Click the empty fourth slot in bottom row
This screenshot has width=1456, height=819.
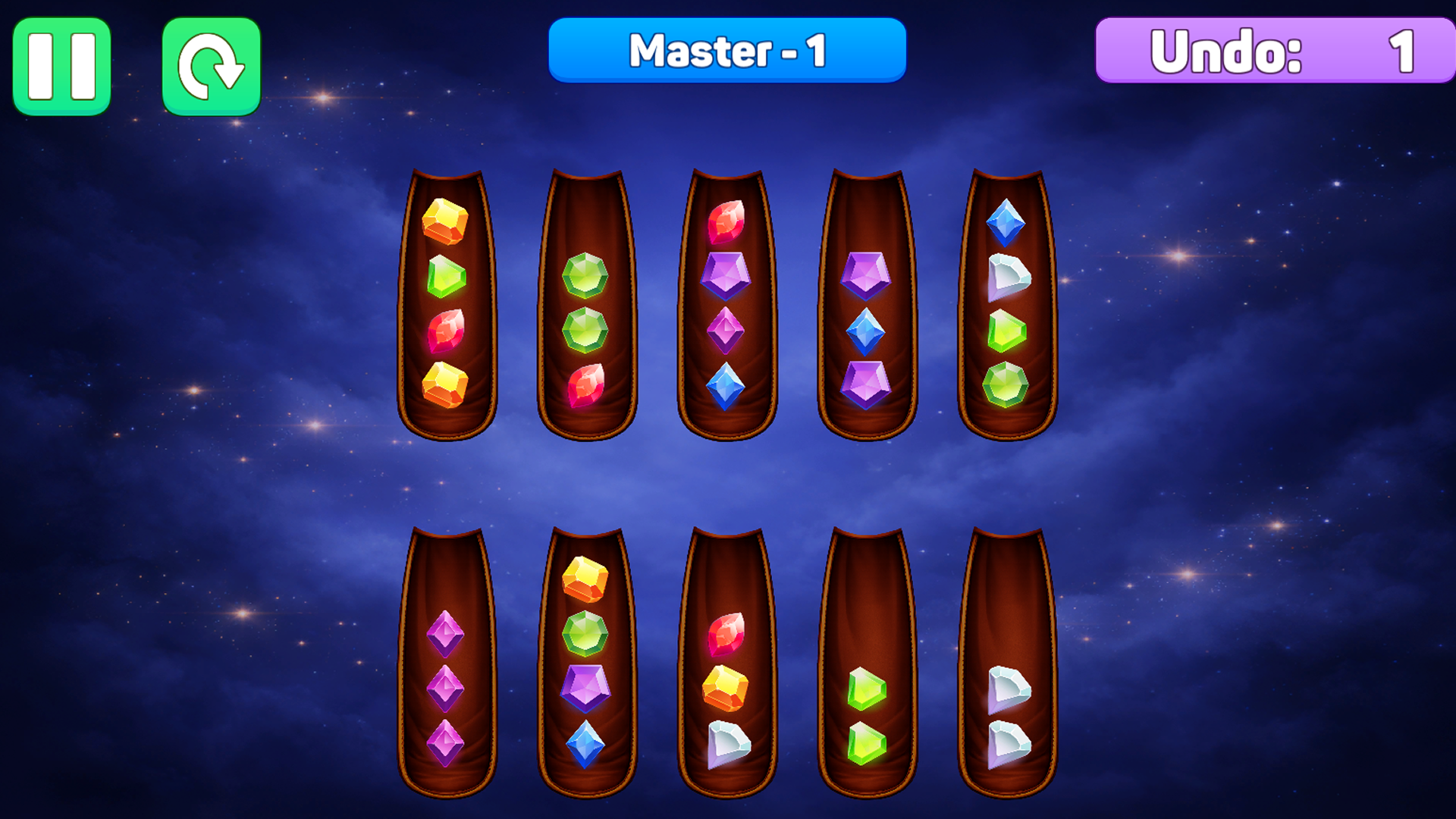click(x=867, y=591)
